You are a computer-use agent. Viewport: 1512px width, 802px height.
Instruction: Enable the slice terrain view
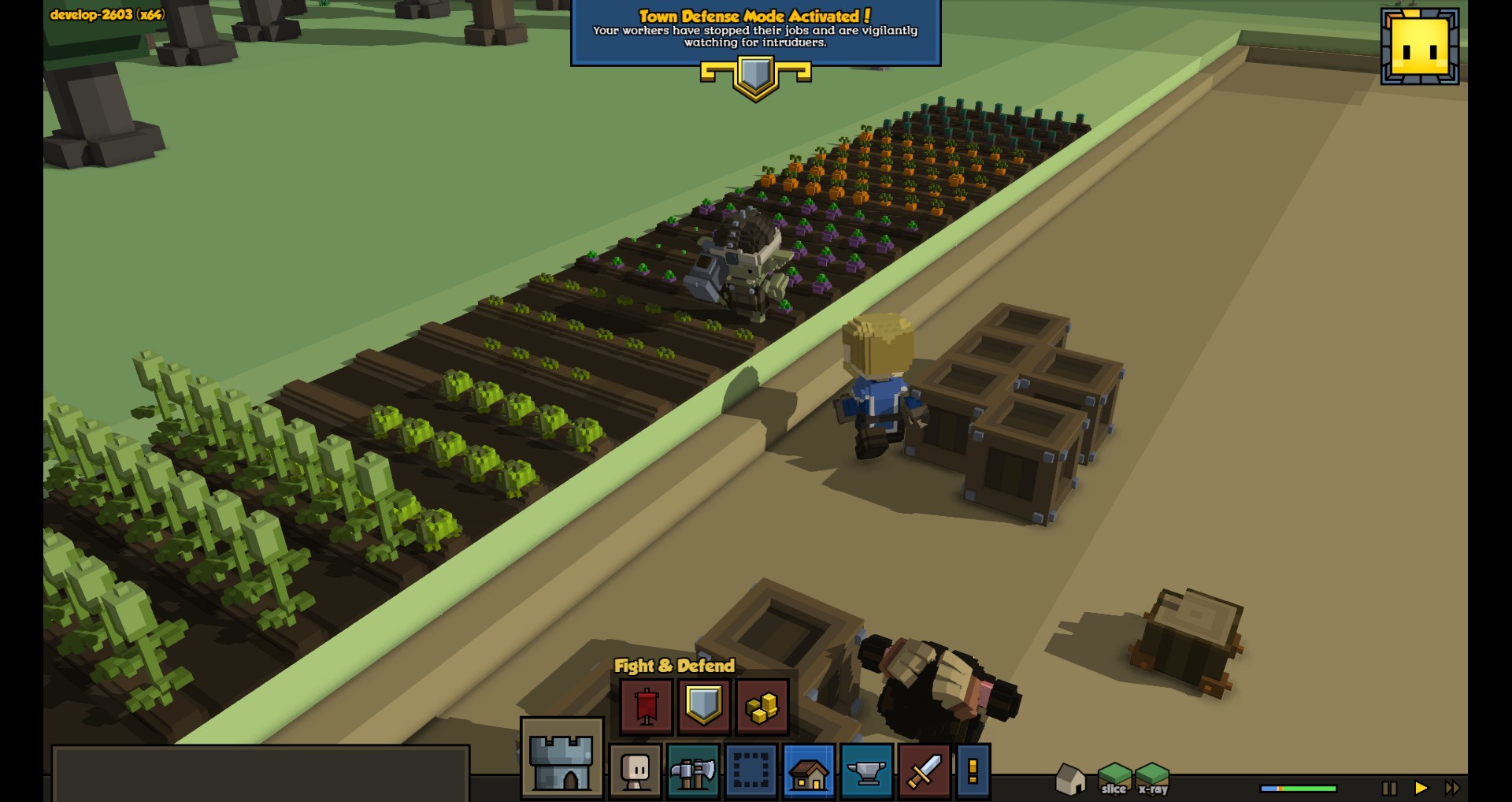point(1114,779)
